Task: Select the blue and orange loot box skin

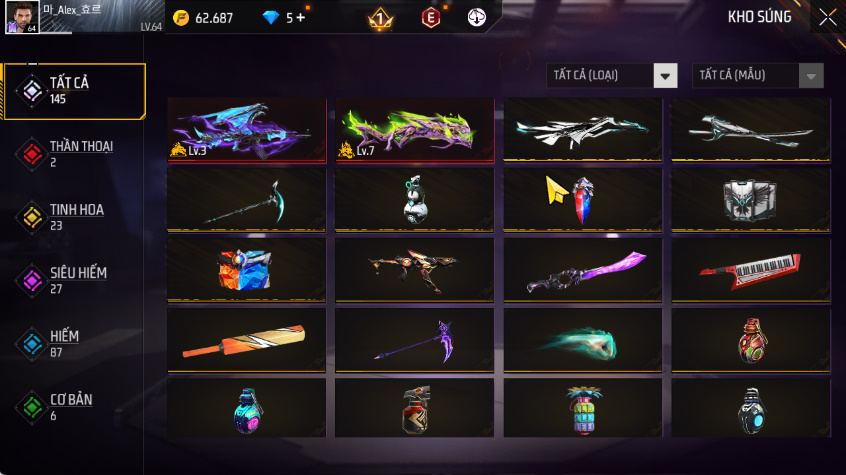Action: coord(247,270)
